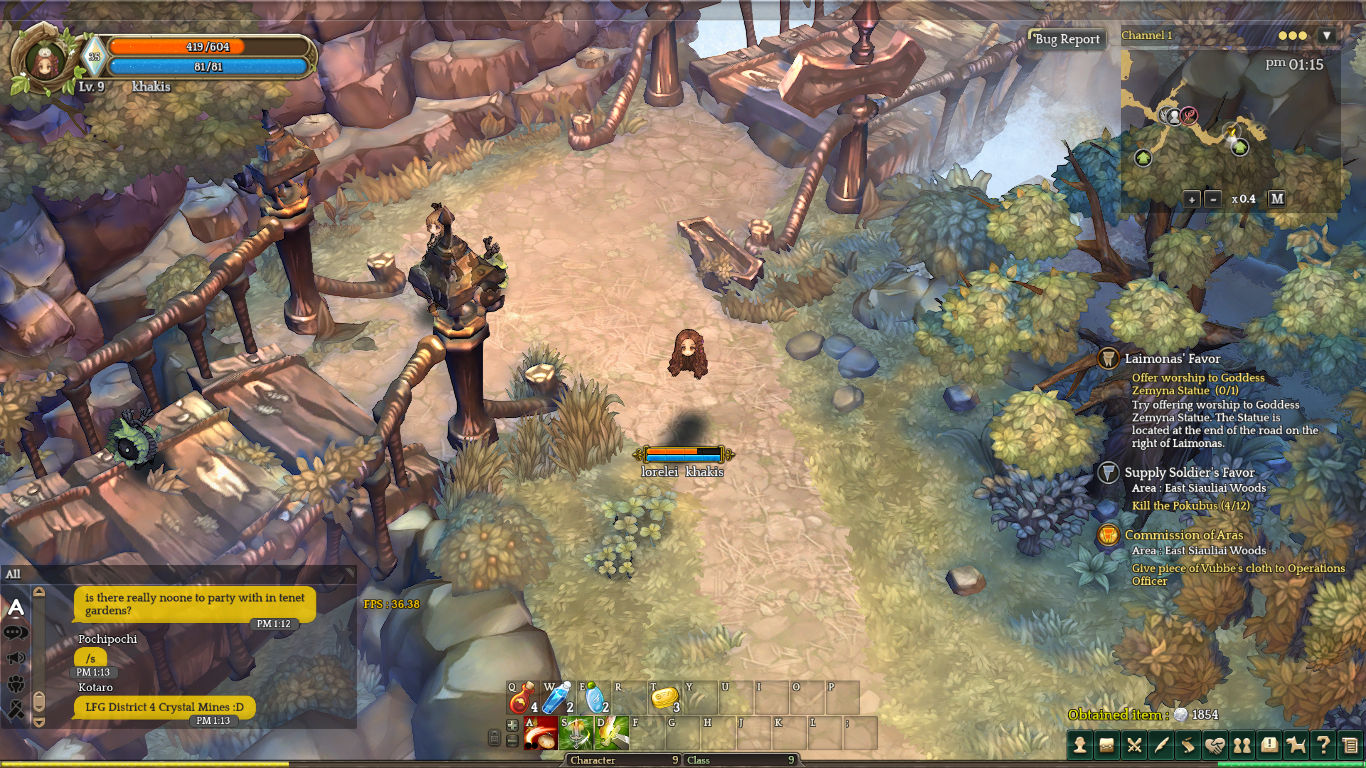1366x768 pixels.
Task: Activate the red slash skill in slot A
Action: 541,733
